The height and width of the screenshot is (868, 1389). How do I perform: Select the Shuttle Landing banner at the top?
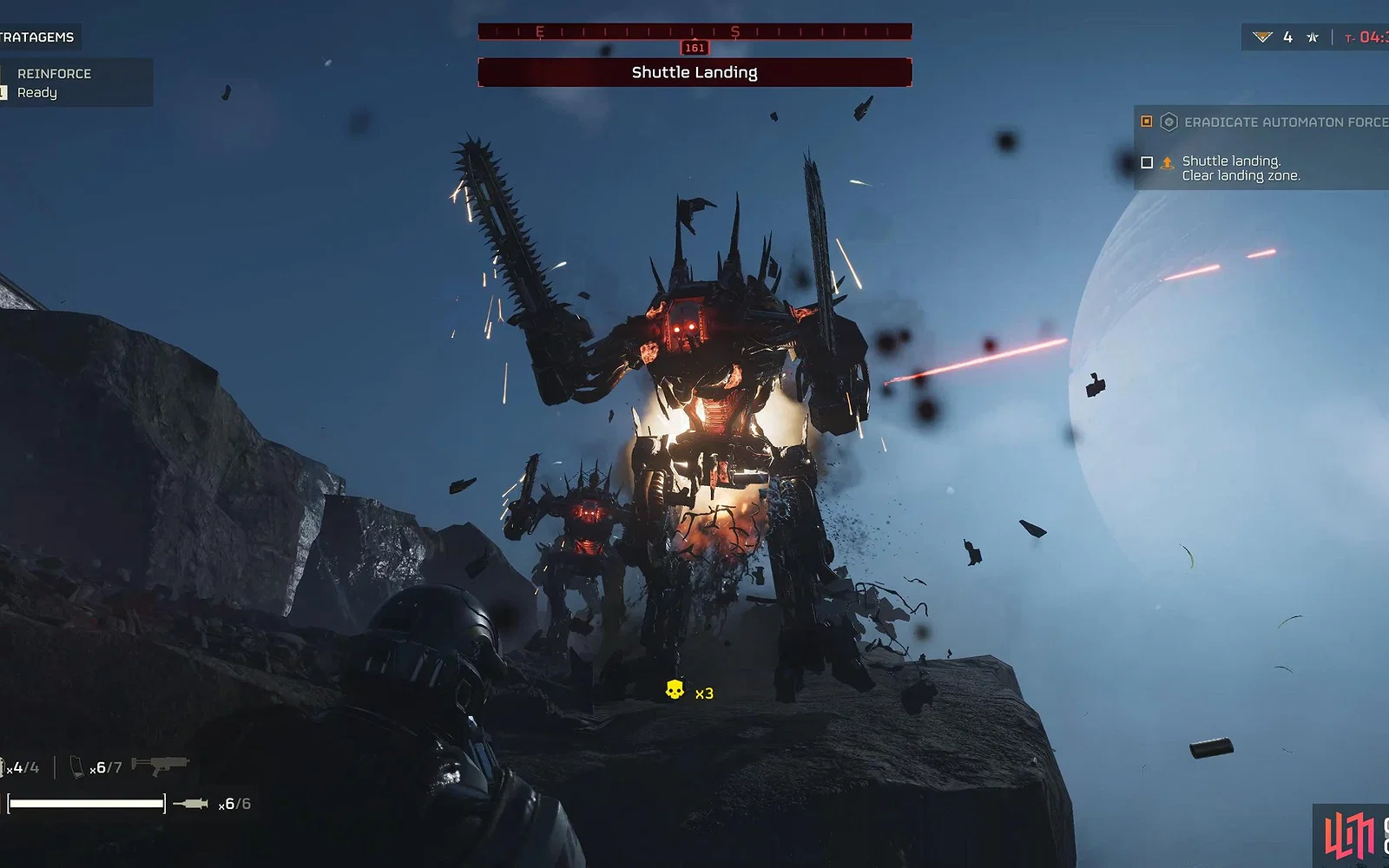694,73
